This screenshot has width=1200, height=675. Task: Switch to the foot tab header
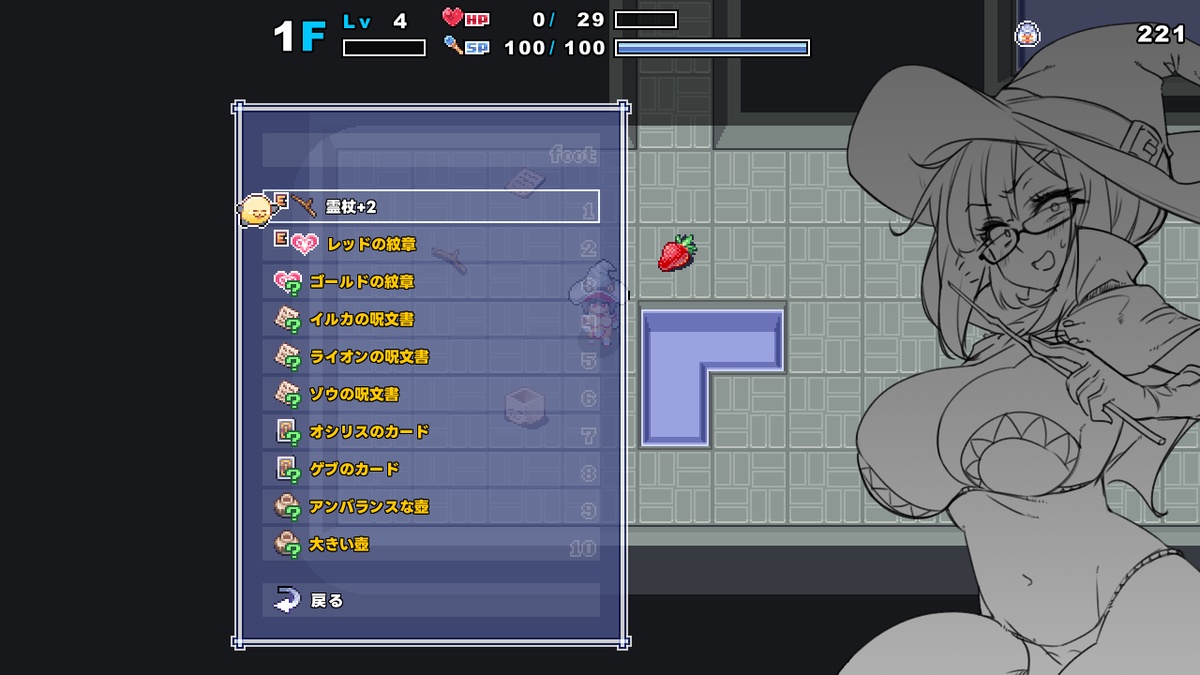[572, 155]
